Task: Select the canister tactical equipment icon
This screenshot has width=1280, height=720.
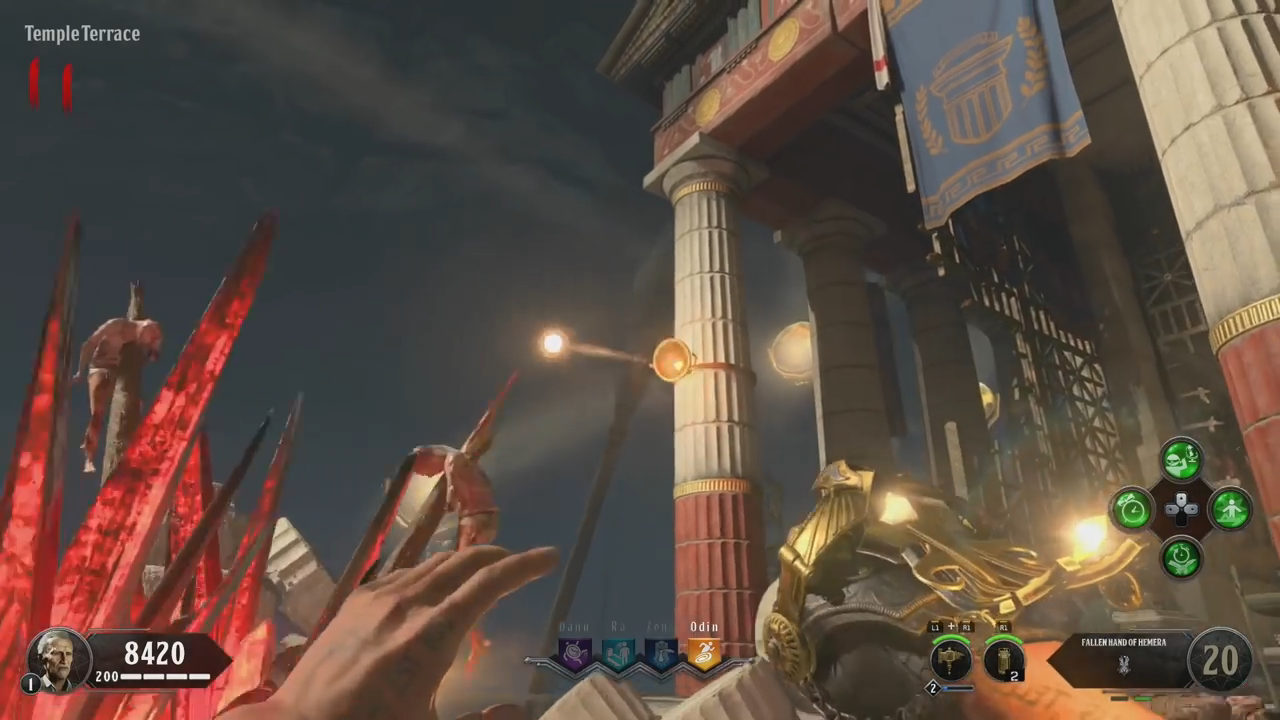Action: coord(1003,660)
